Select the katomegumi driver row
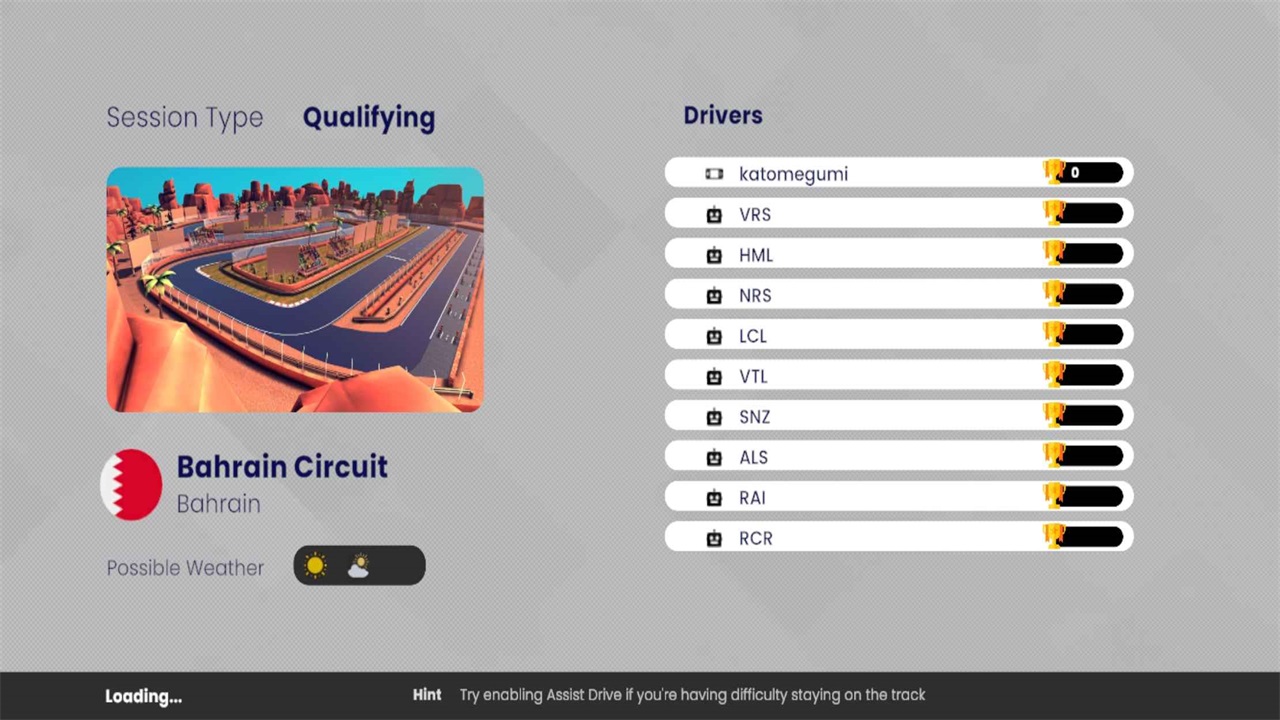1280x720 pixels. click(898, 173)
